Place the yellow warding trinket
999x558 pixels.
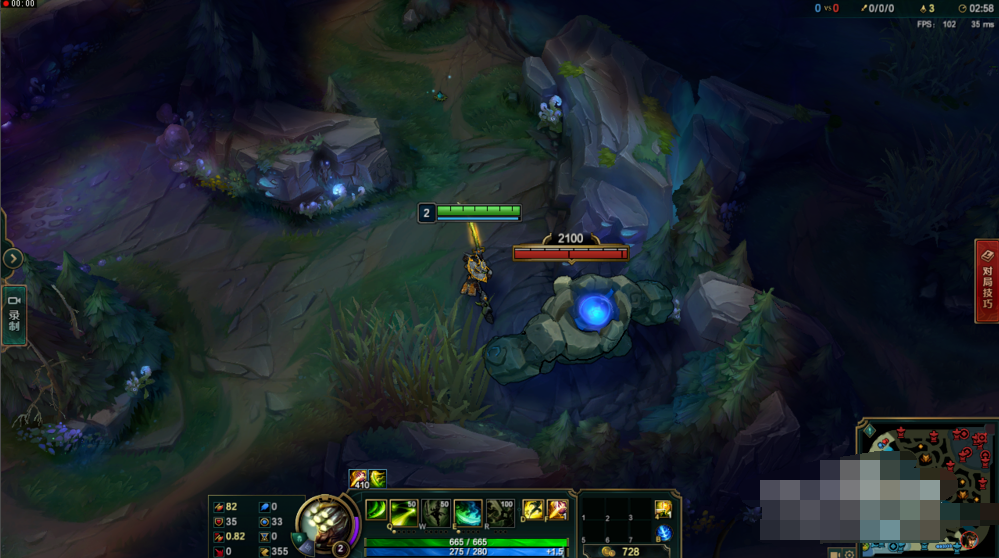coord(663,509)
